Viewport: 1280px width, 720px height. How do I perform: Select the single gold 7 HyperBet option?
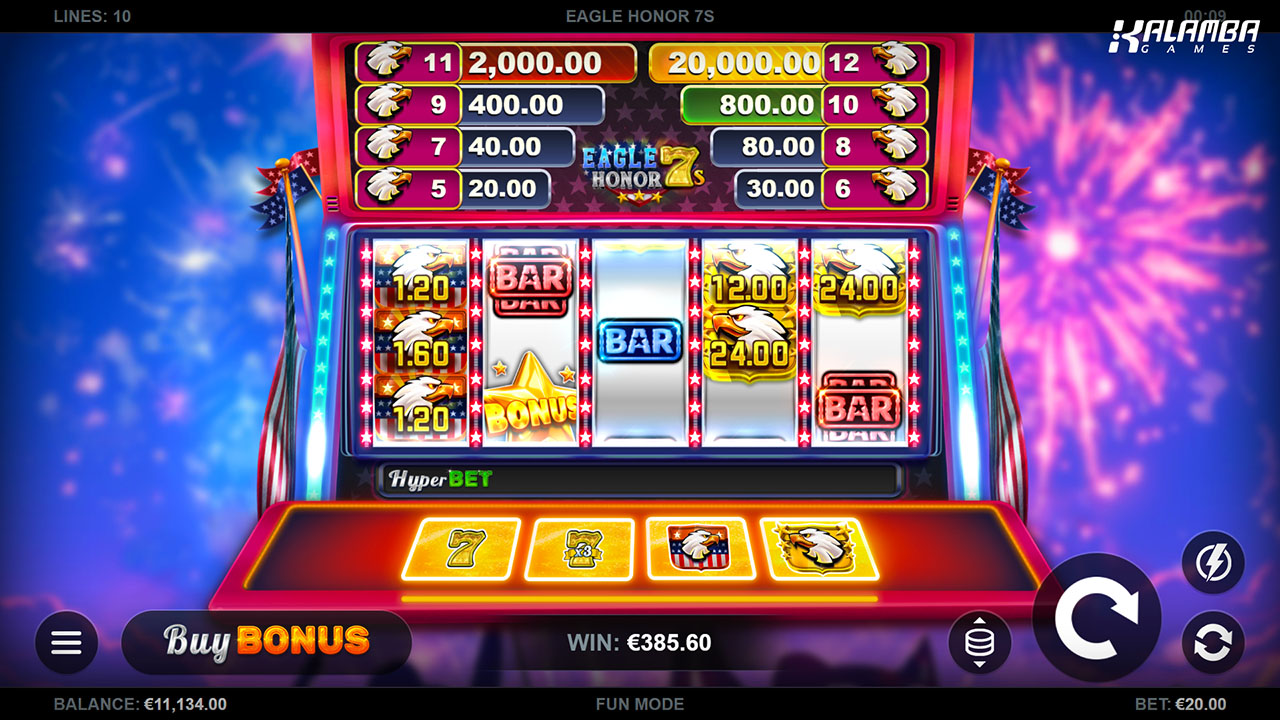click(x=462, y=548)
